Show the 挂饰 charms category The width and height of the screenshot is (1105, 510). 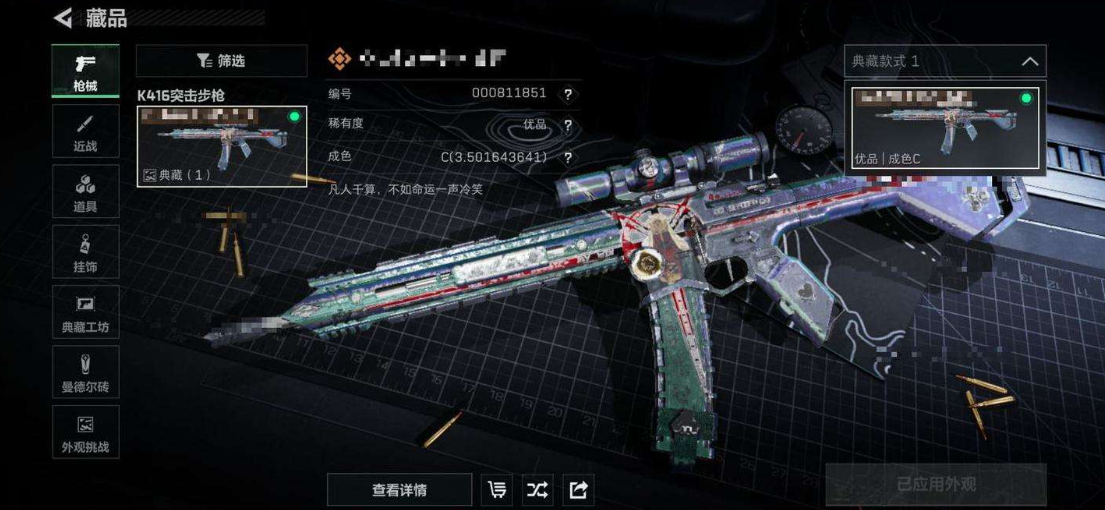click(85, 252)
